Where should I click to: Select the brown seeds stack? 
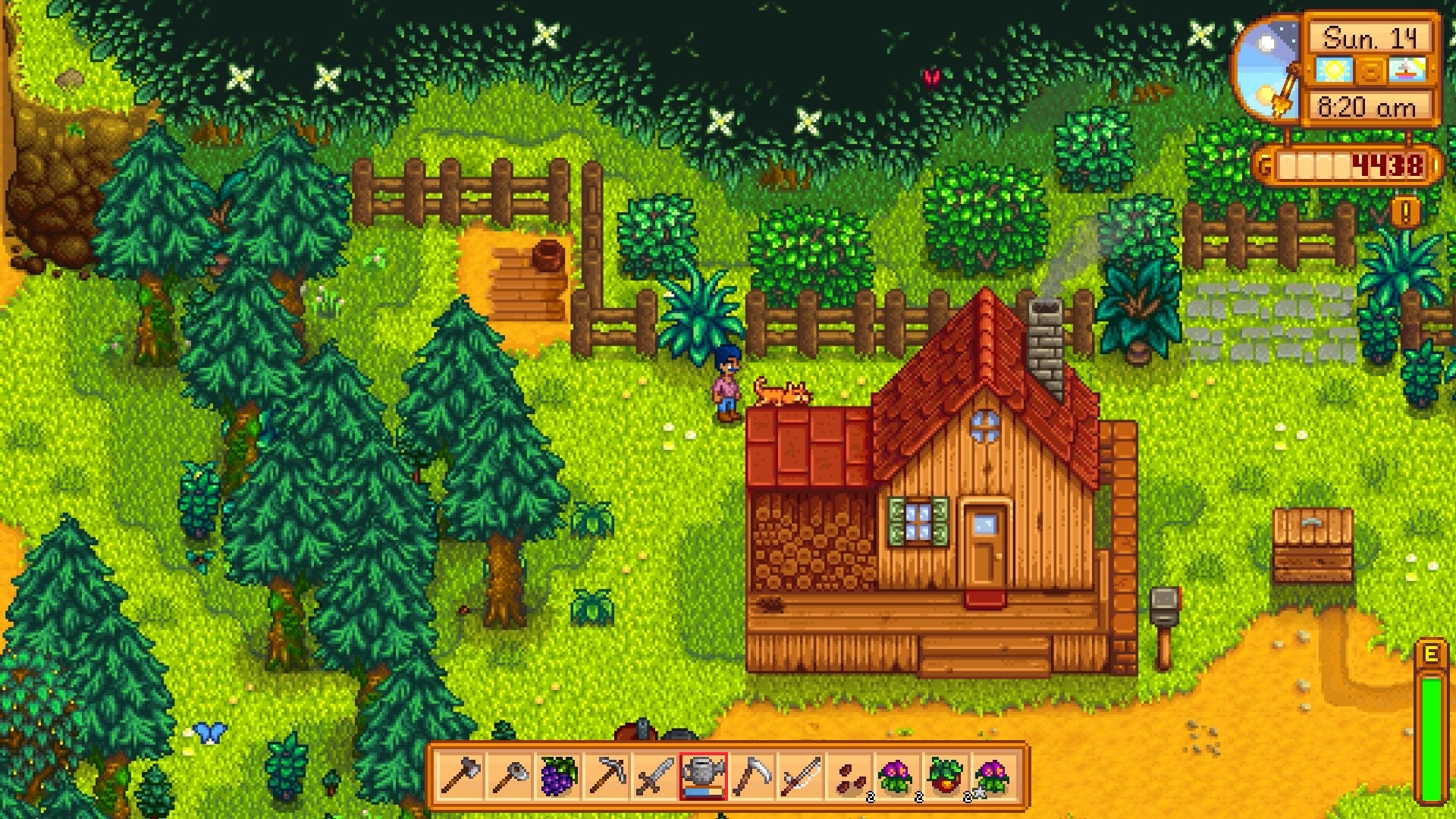[x=849, y=777]
